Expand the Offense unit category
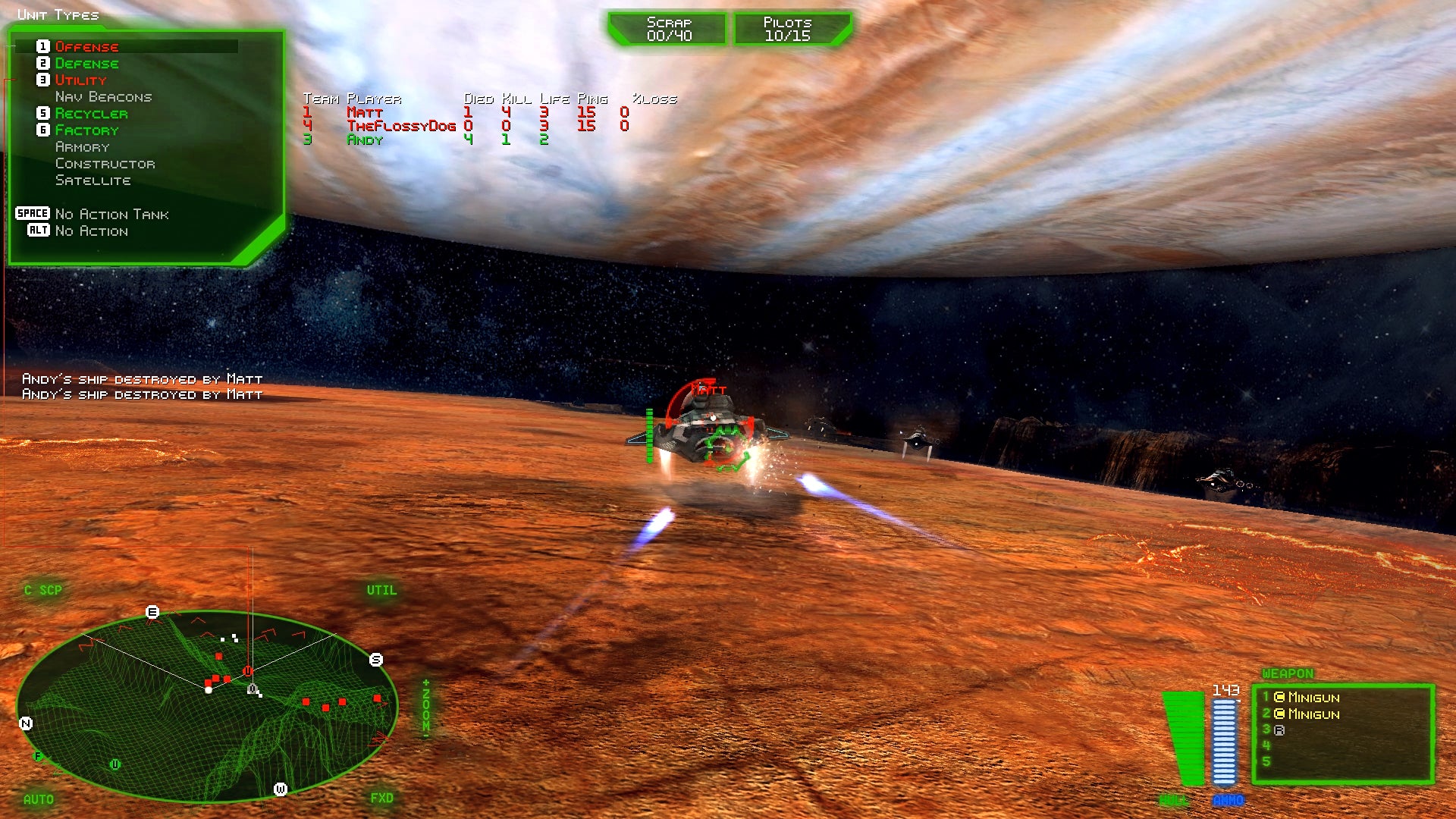Image resolution: width=1456 pixels, height=819 pixels. tap(86, 46)
